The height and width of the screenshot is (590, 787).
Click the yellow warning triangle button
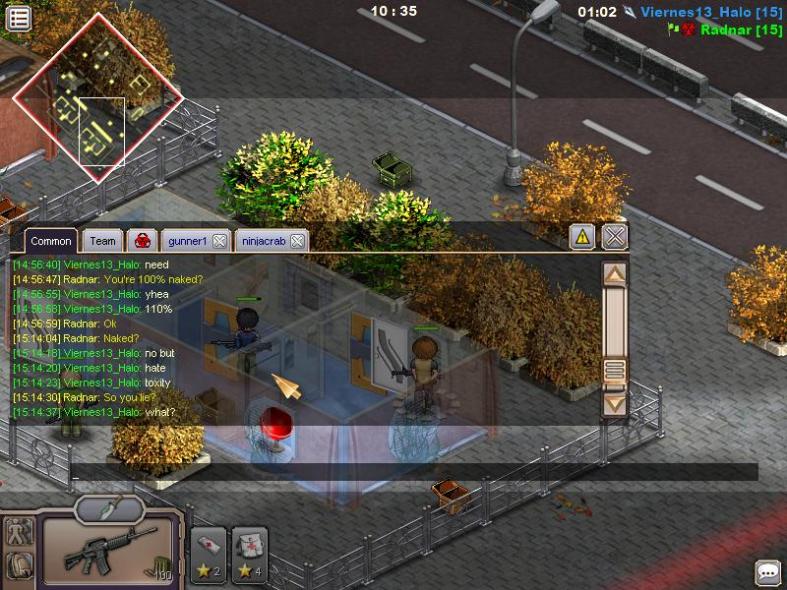(582, 237)
